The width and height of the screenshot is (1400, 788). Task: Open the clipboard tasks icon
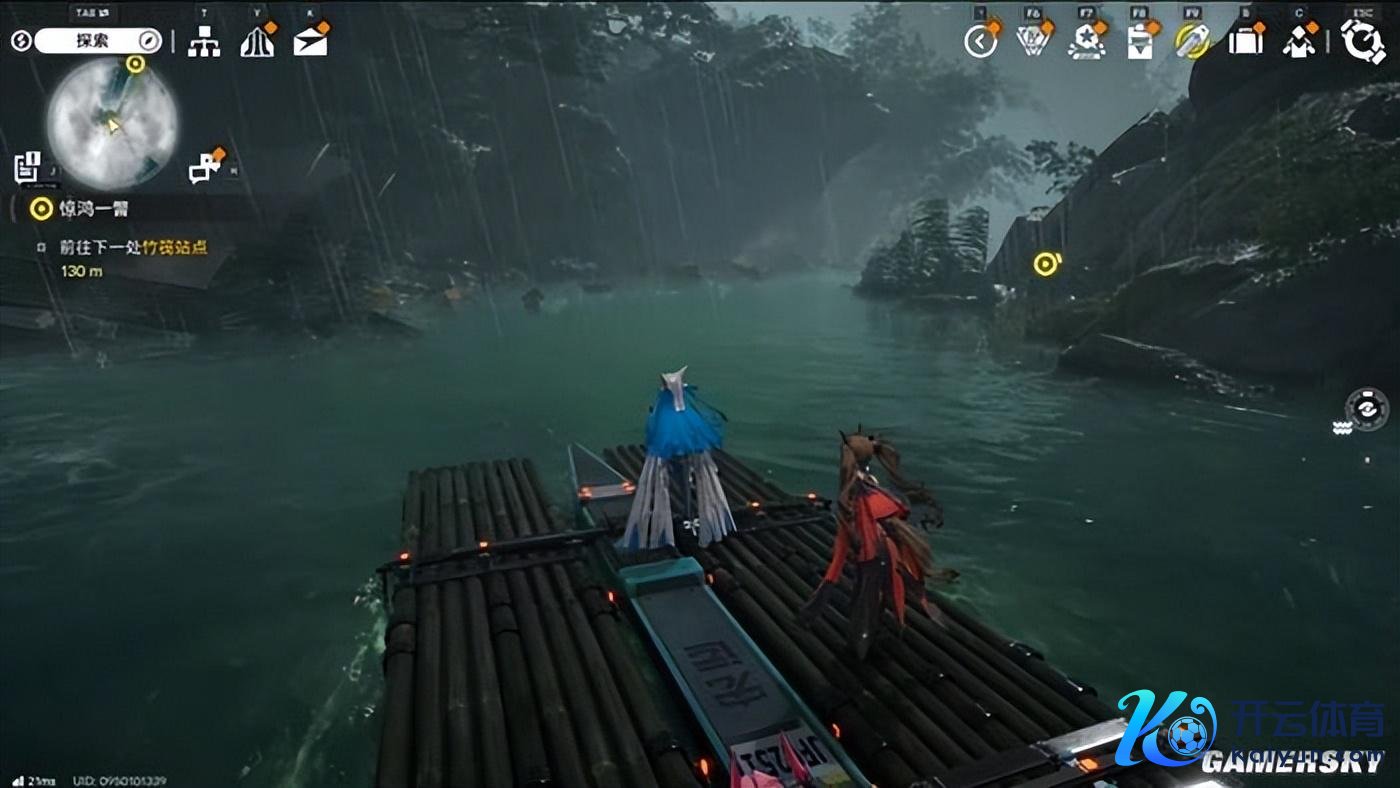click(x=1139, y=42)
